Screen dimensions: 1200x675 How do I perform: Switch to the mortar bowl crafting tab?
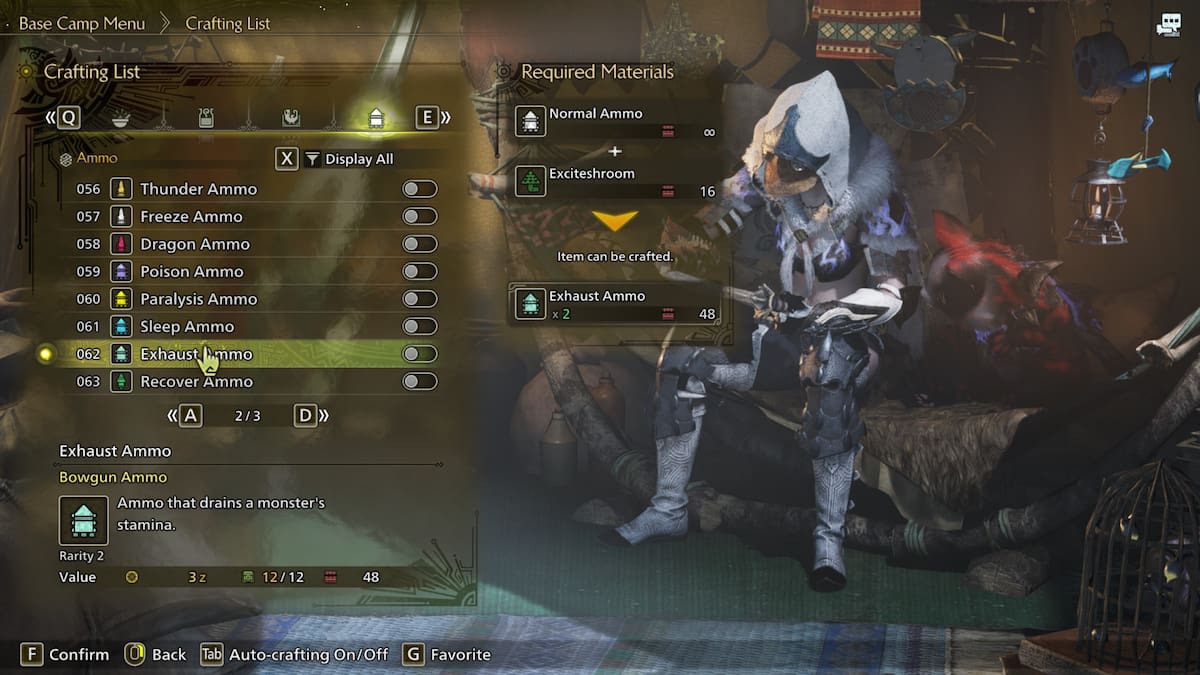(120, 118)
